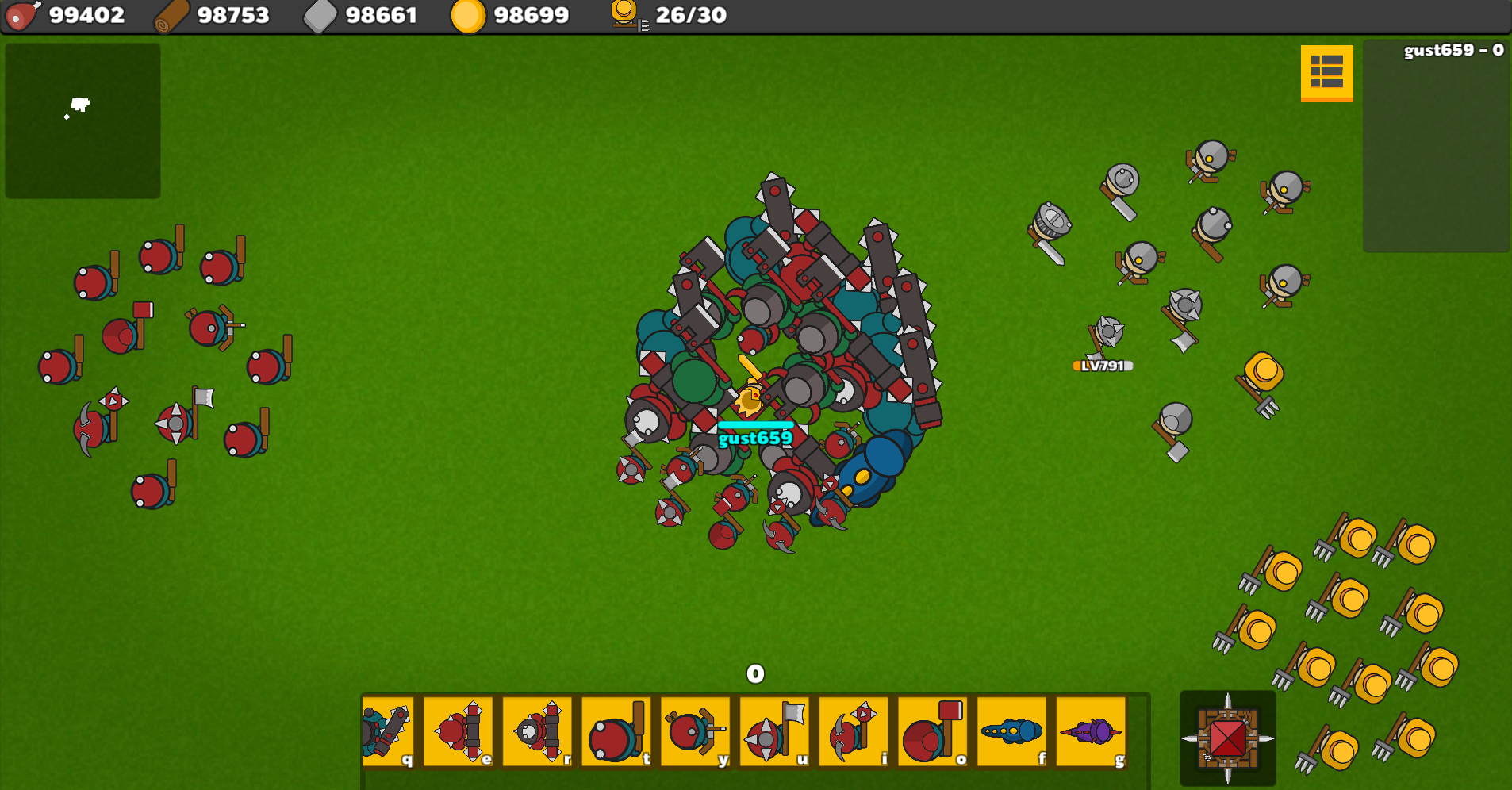Select the cannon item in hotbar slot t

(x=617, y=730)
